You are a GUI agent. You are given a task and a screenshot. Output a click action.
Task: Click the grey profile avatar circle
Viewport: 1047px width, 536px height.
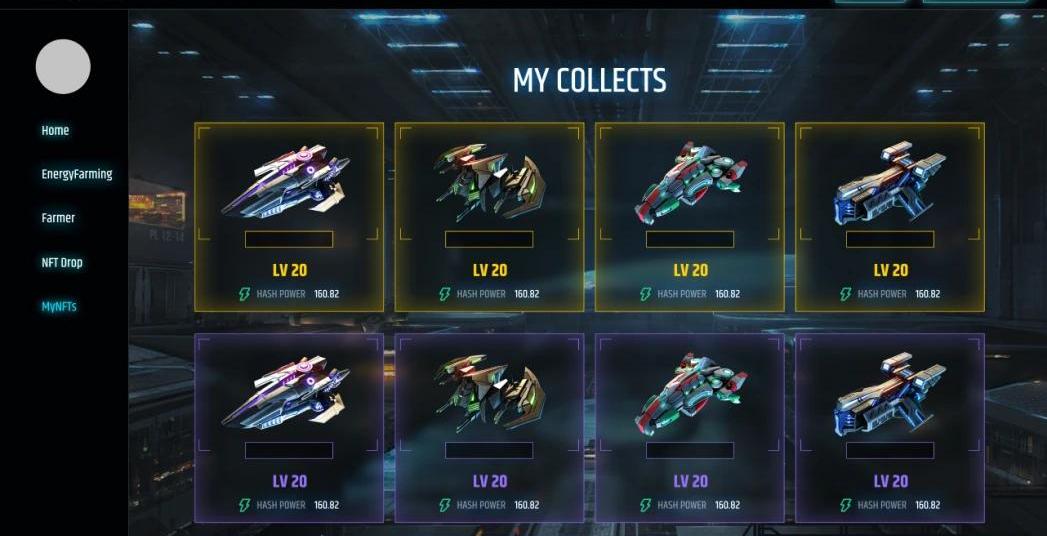tap(63, 67)
